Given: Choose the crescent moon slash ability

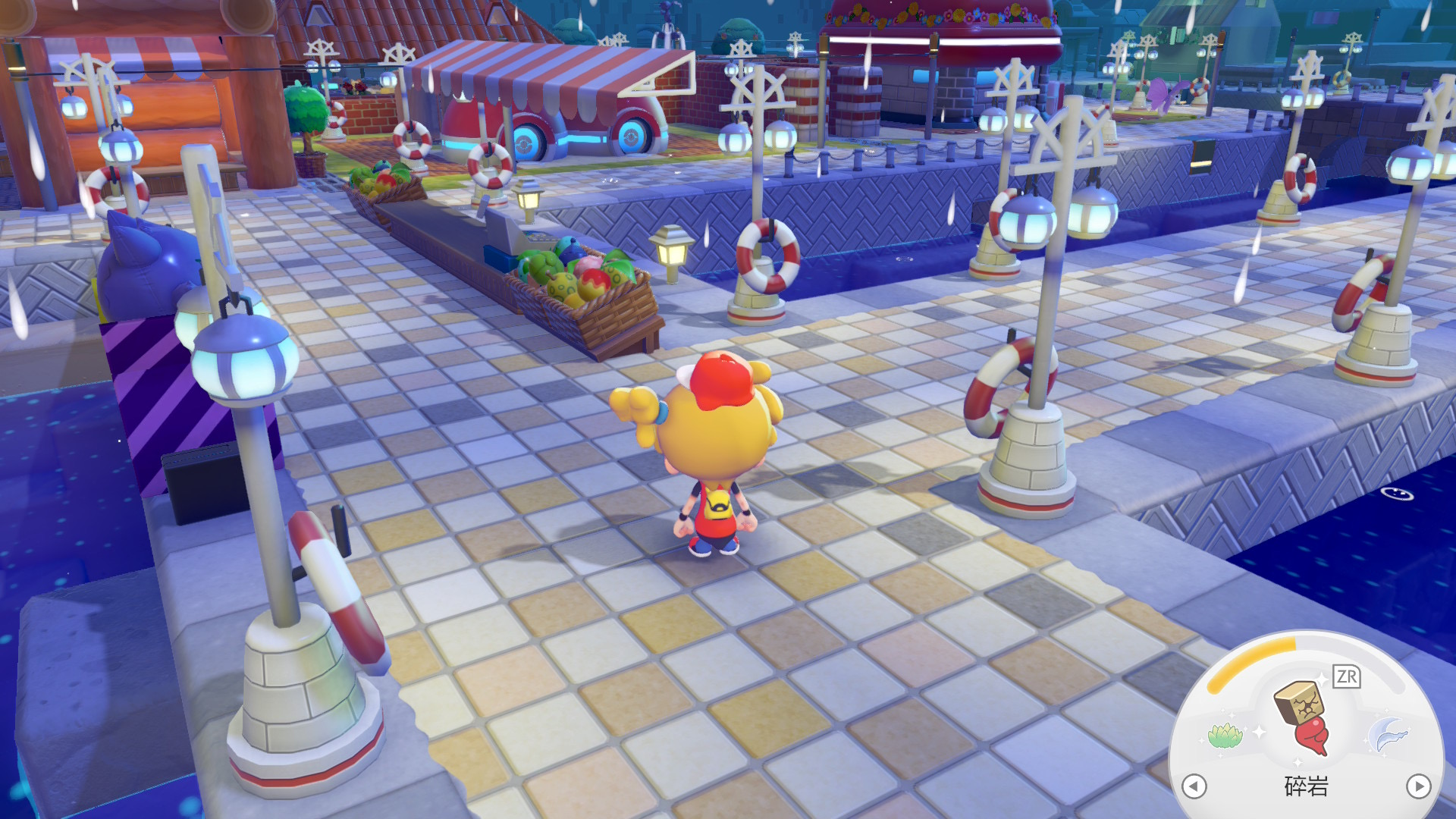Looking at the screenshot, I should (1389, 734).
